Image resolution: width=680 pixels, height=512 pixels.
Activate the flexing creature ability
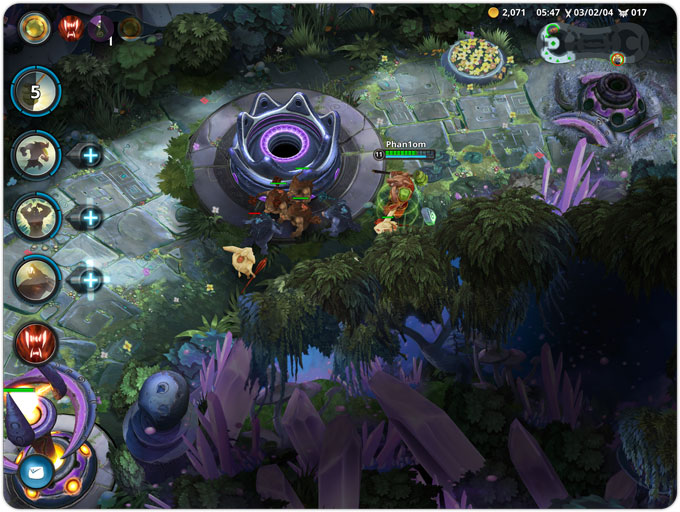pyautogui.click(x=36, y=216)
